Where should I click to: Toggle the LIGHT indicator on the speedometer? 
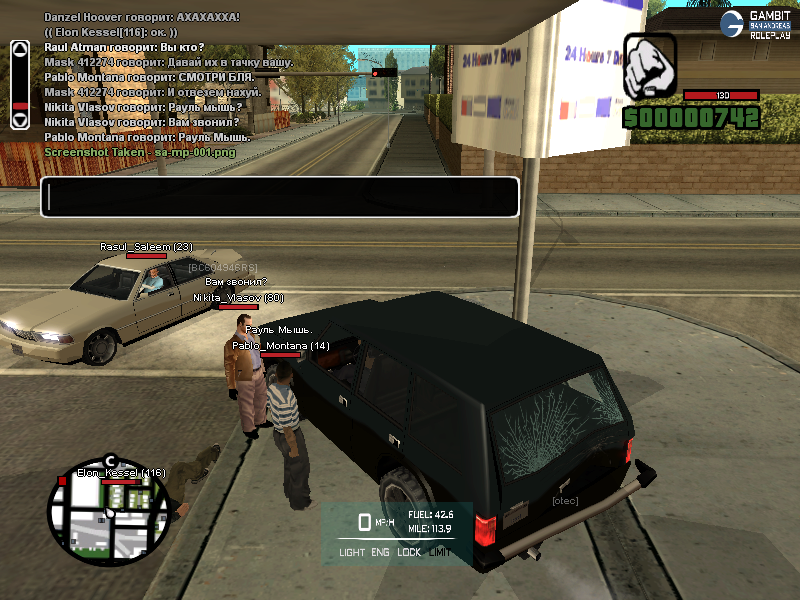tap(351, 552)
